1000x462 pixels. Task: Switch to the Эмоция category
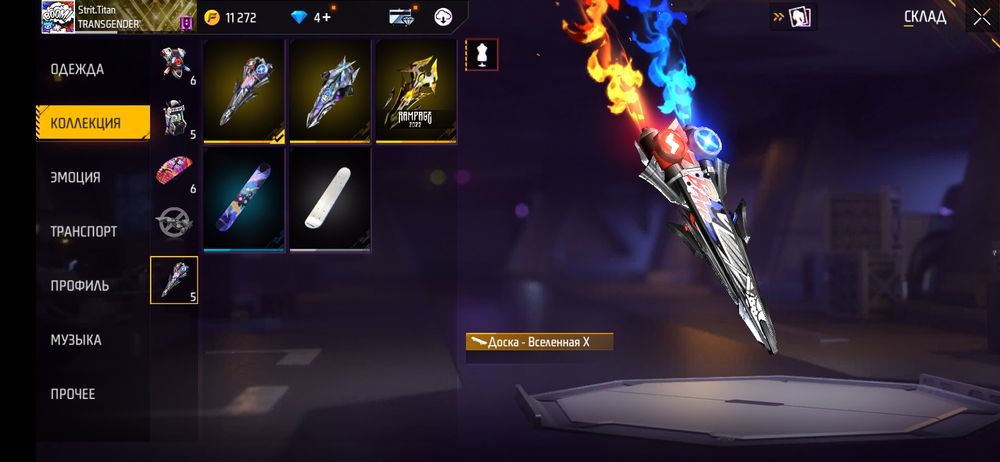(x=76, y=177)
